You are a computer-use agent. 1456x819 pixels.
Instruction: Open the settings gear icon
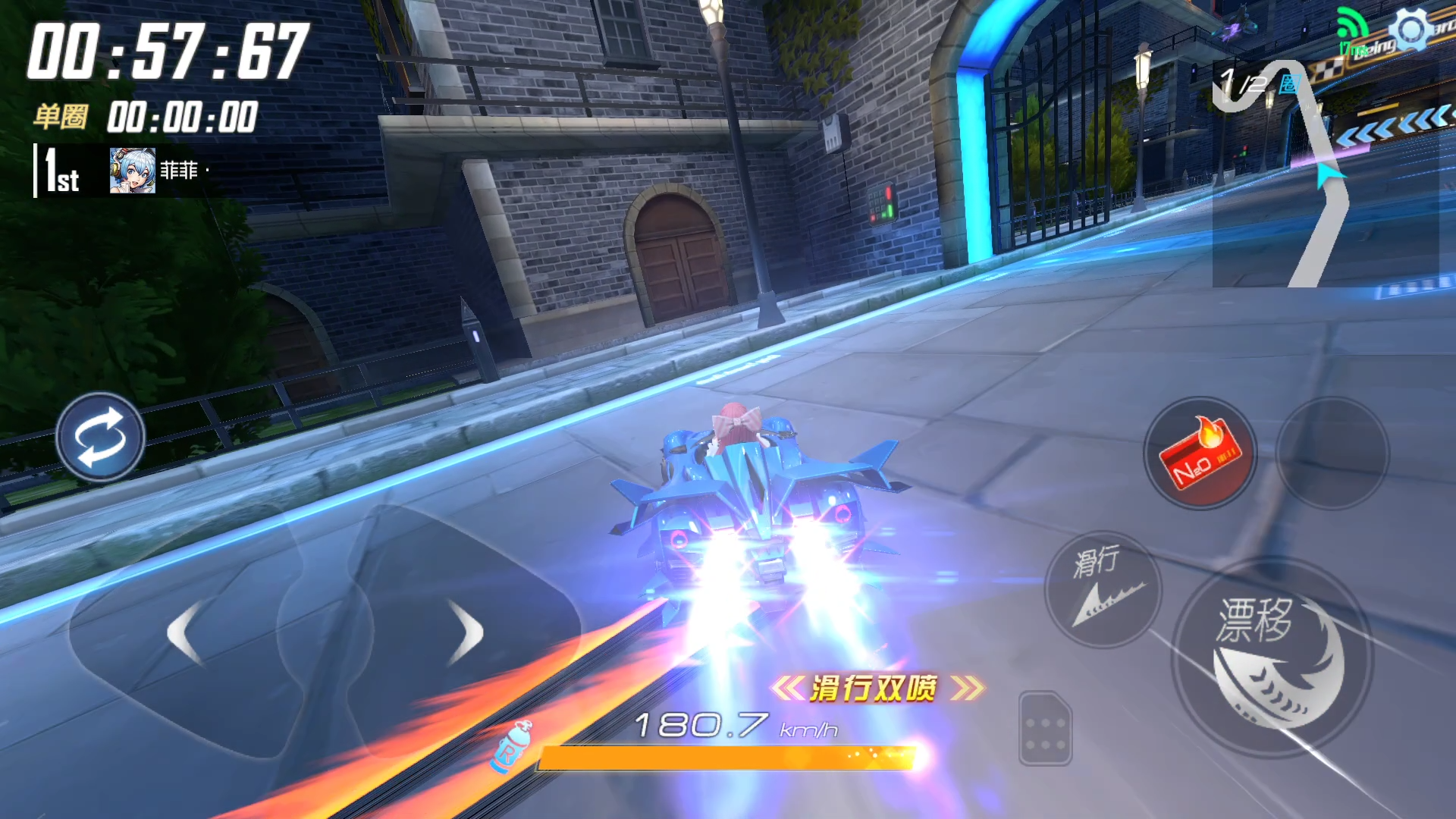[x=1410, y=30]
